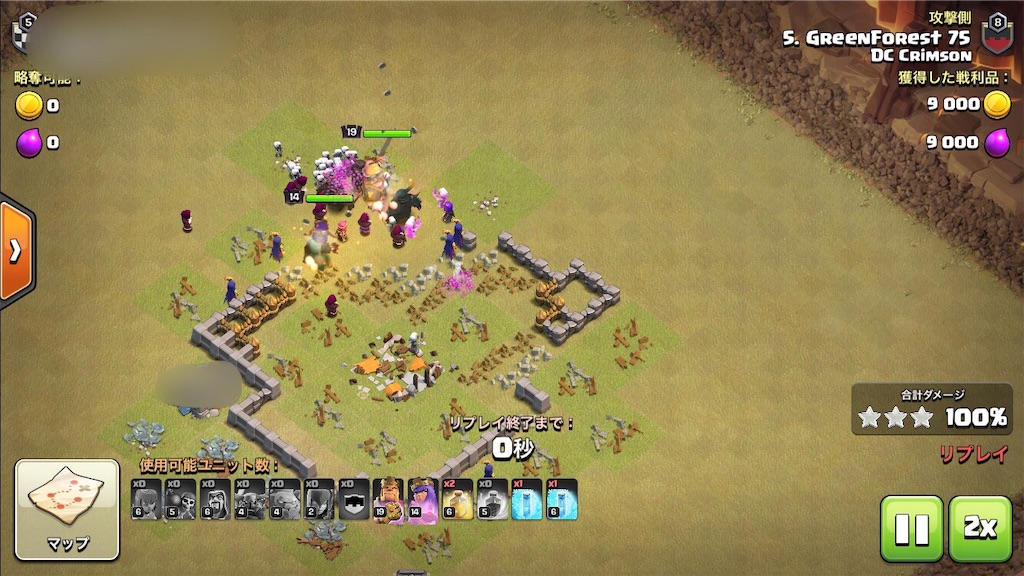Toggle the 2x replay speed
The image size is (1024, 576).
[x=979, y=528]
